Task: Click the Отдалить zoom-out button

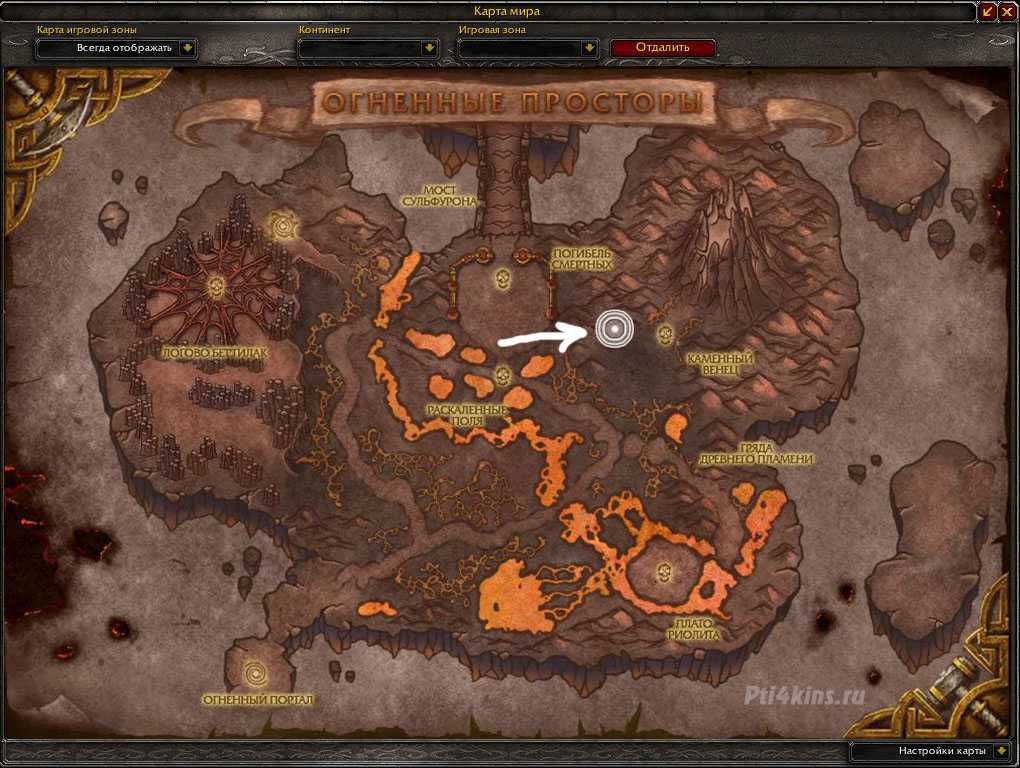Action: (x=662, y=47)
